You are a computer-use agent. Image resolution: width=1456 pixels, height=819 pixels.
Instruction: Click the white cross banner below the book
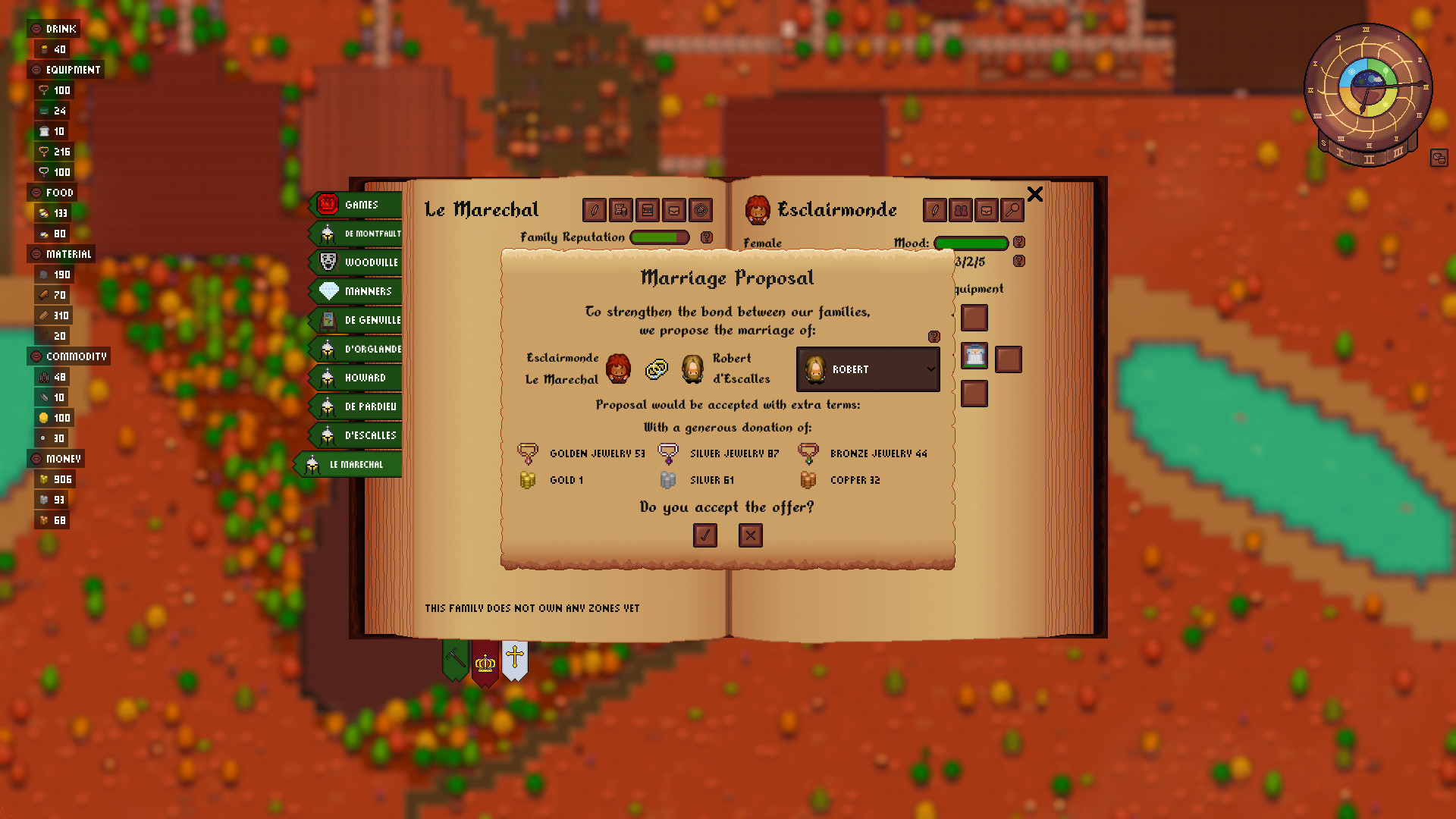(x=514, y=658)
